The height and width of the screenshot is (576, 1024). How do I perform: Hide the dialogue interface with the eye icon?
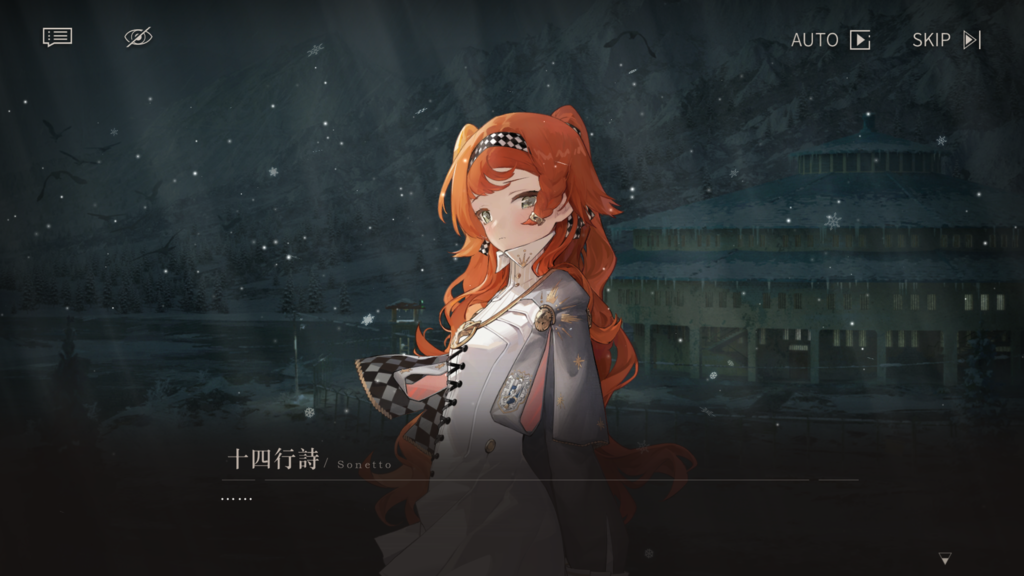coord(138,37)
